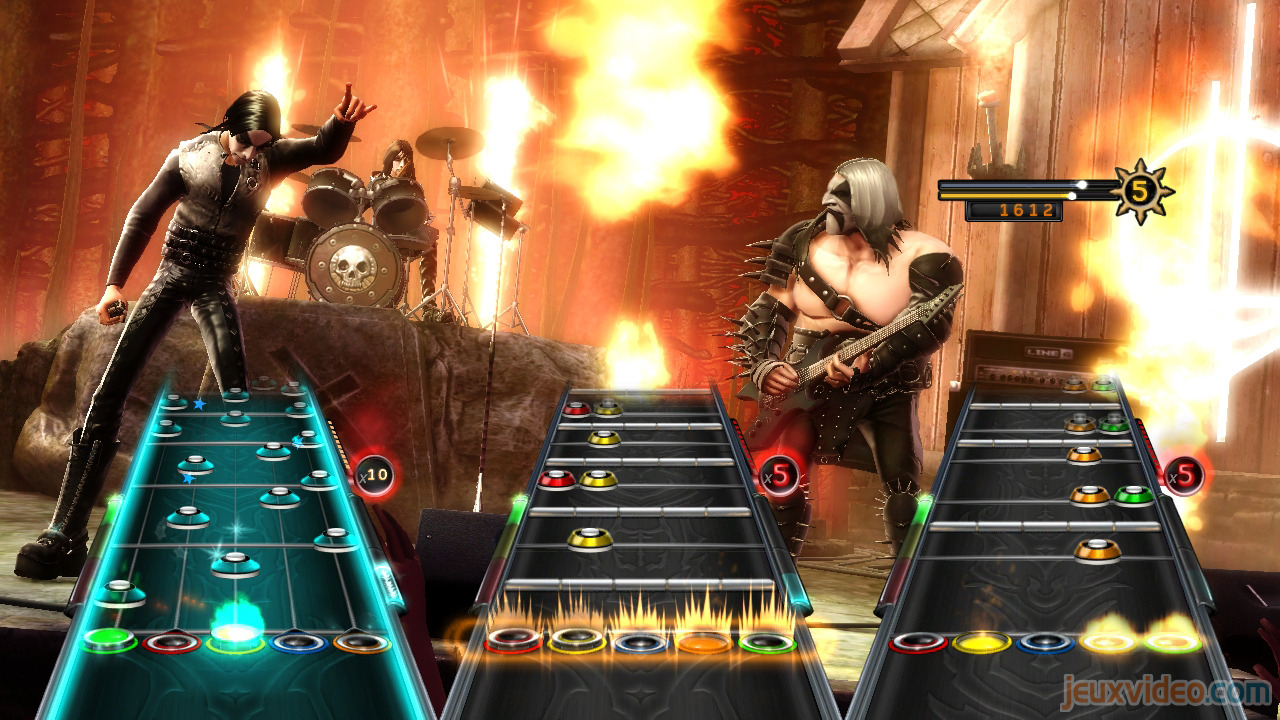1280x720 pixels.
Task: Hit the green fret on the teal highway
Action: [x=109, y=639]
